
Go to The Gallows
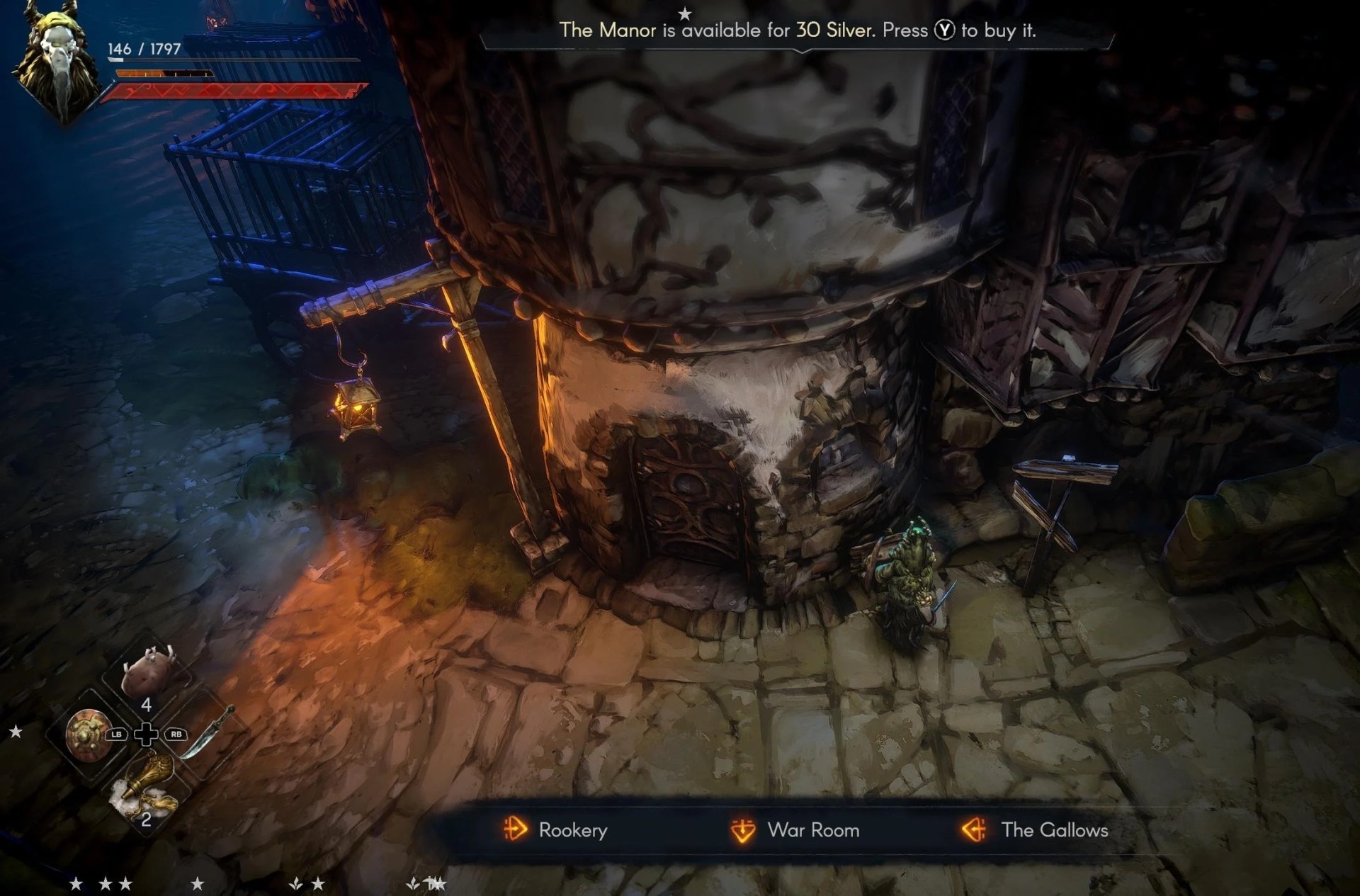tap(1035, 830)
